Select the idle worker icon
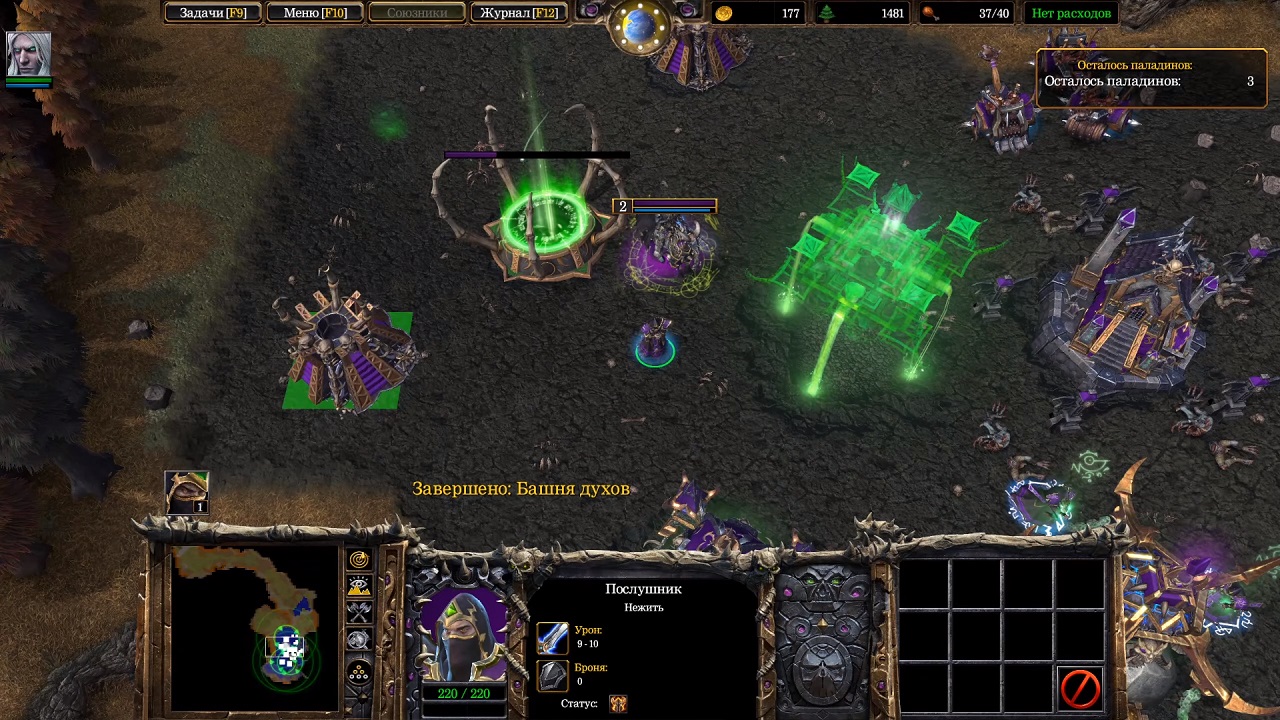The width and height of the screenshot is (1280, 720). [x=186, y=492]
